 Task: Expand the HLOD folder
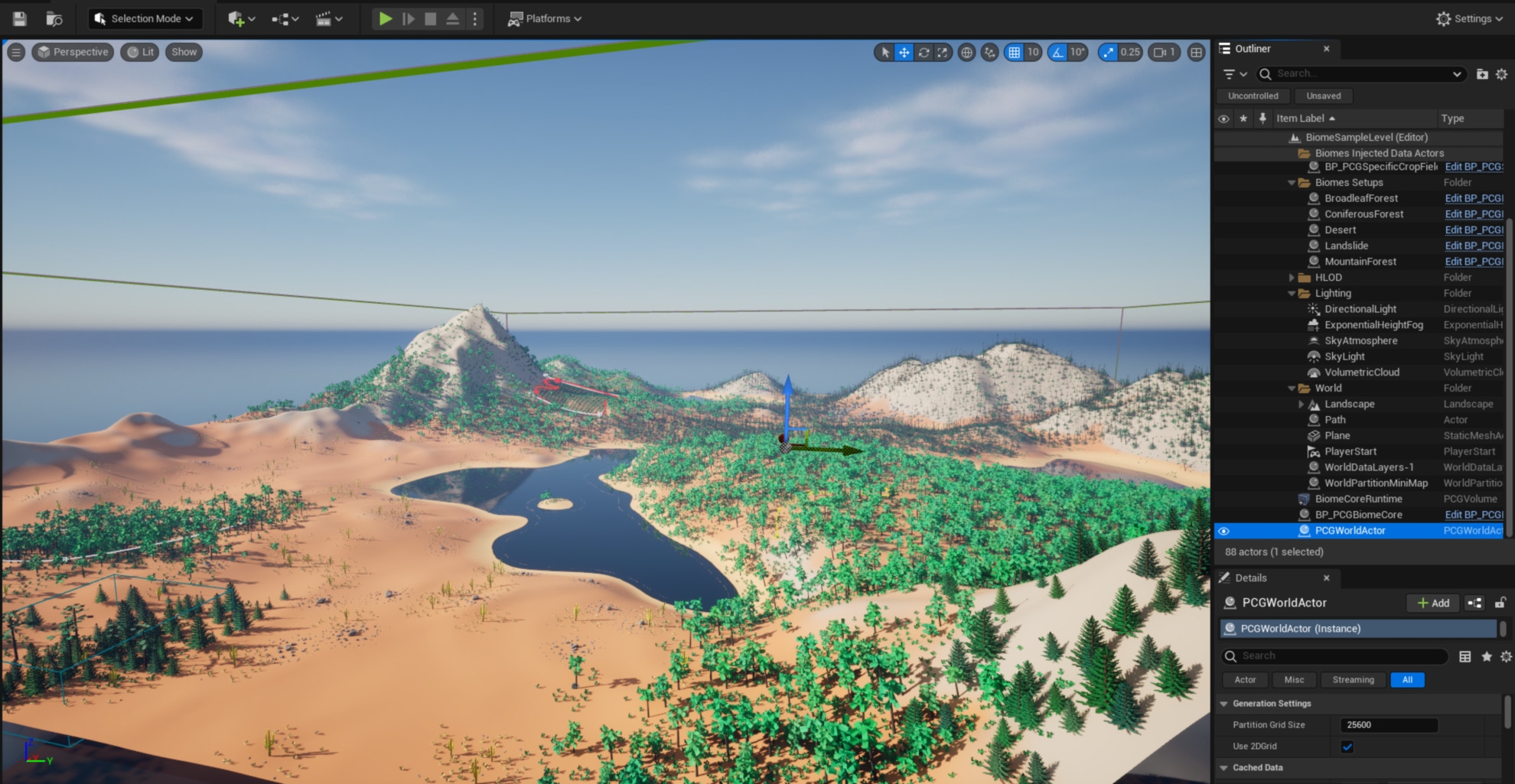pos(1292,278)
